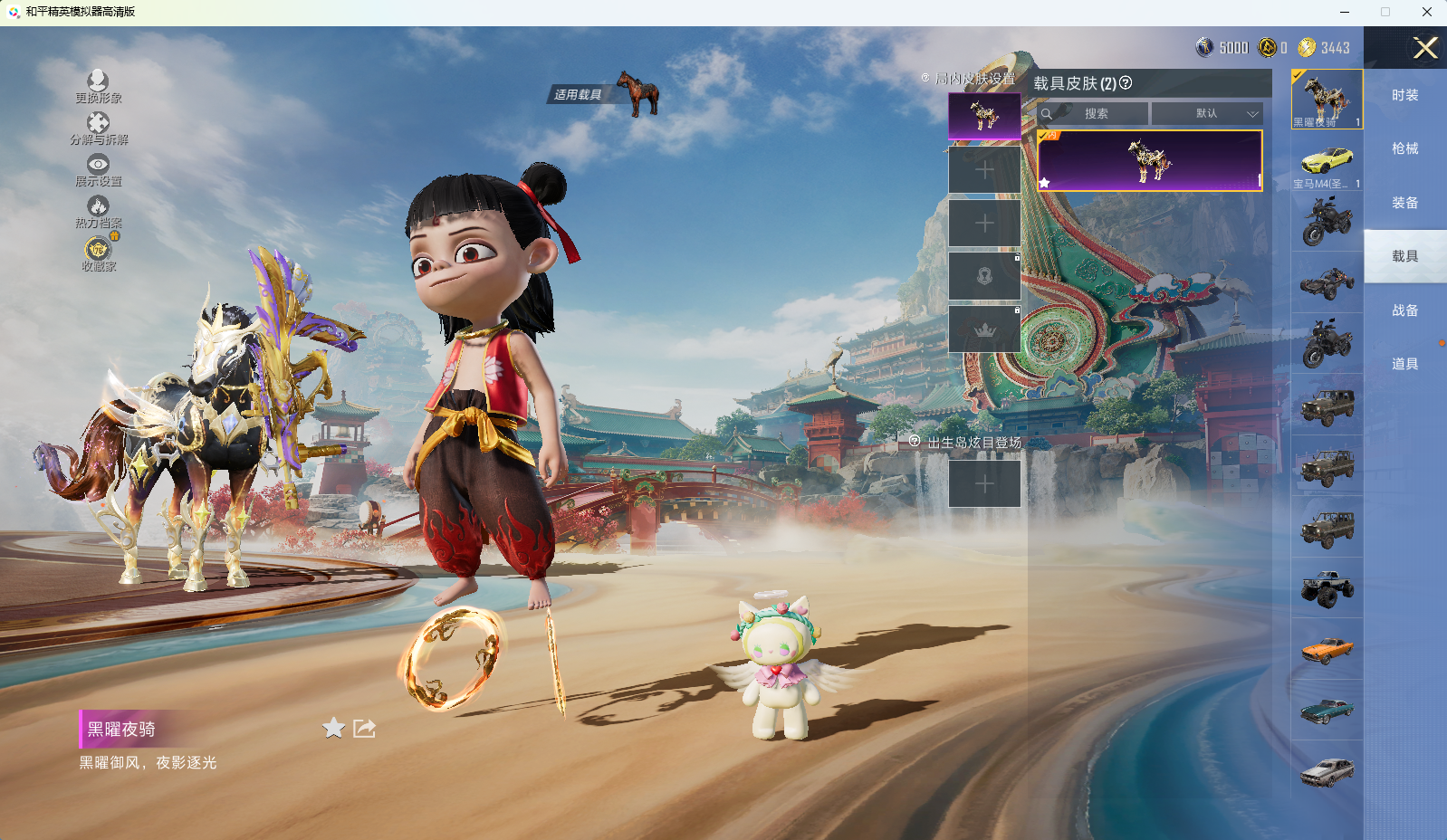Open the 更换形象 option
The height and width of the screenshot is (840, 1447).
coord(98,86)
